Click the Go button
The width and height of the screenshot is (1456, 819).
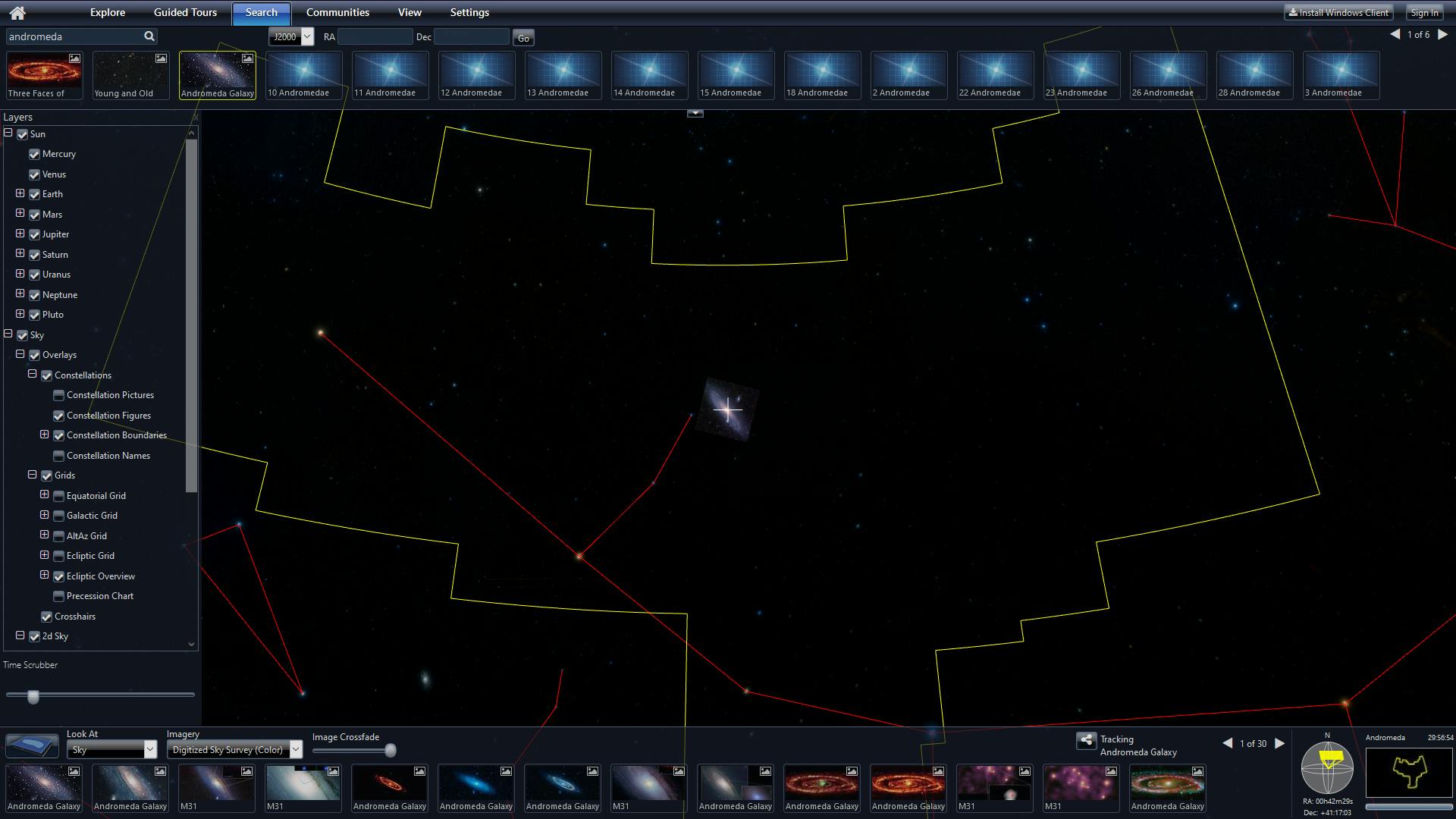[x=523, y=38]
